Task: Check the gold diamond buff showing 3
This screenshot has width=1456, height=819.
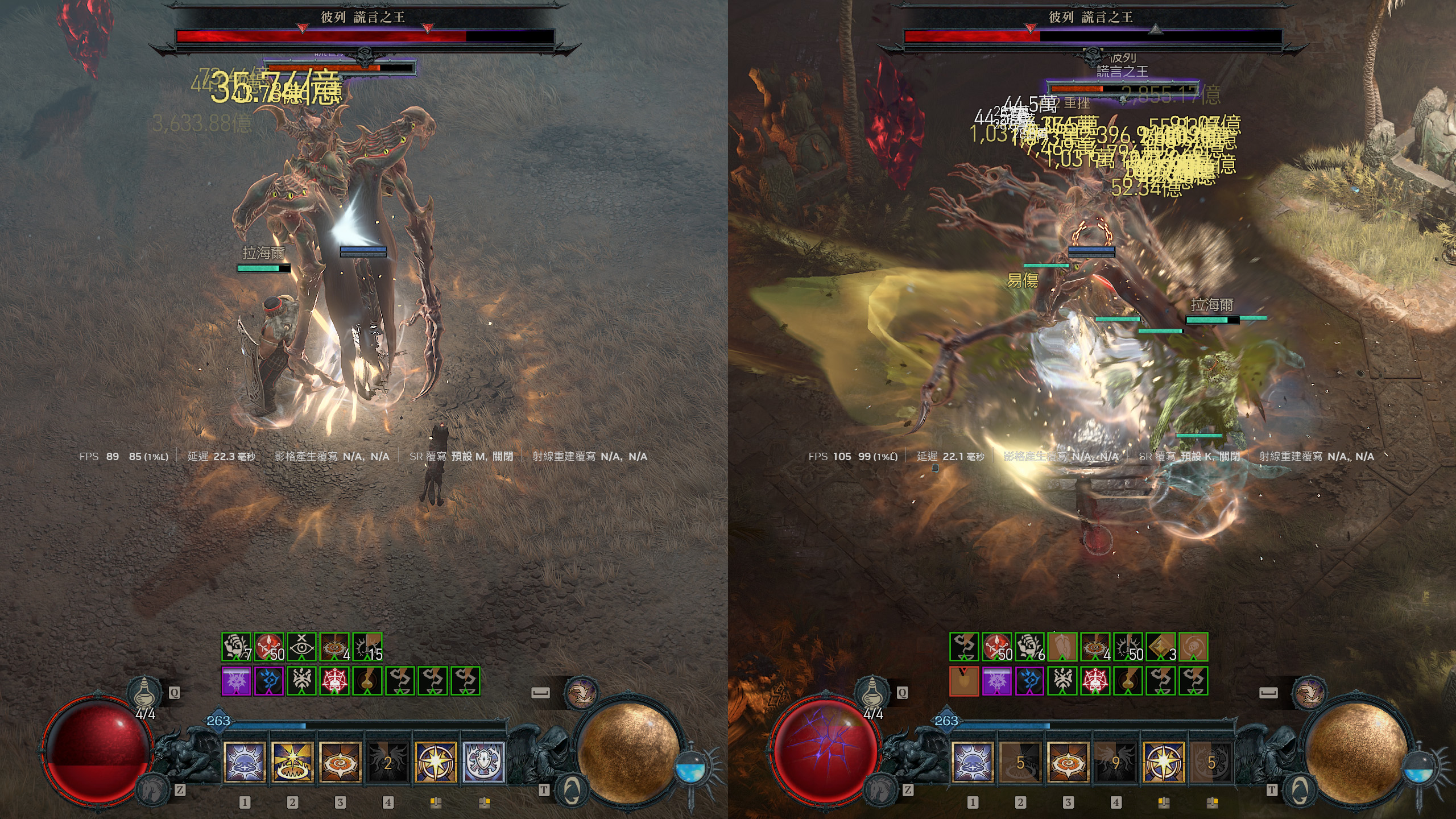Action: pos(1161,647)
